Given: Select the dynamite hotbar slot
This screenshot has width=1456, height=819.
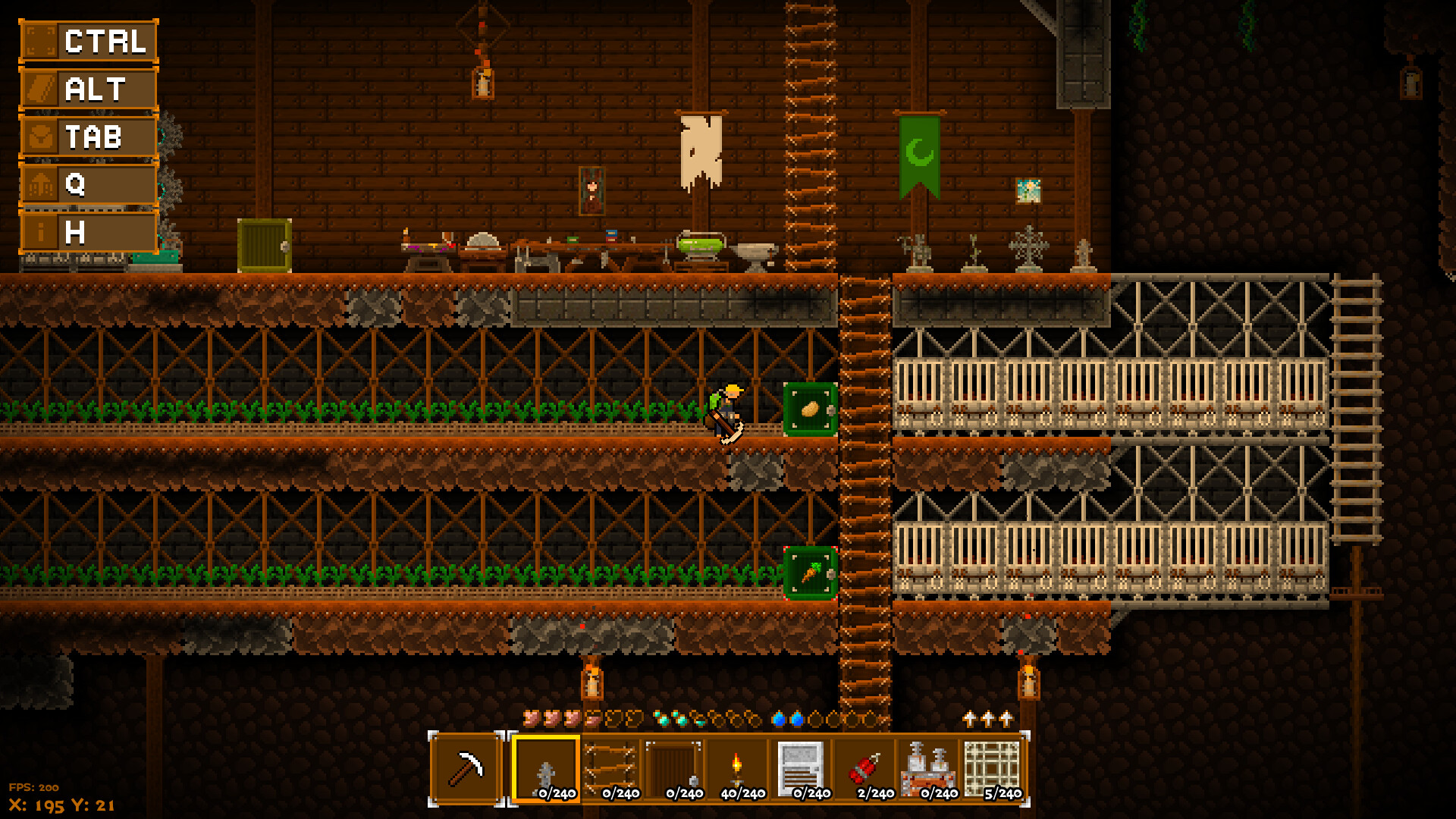Looking at the screenshot, I should 864,766.
